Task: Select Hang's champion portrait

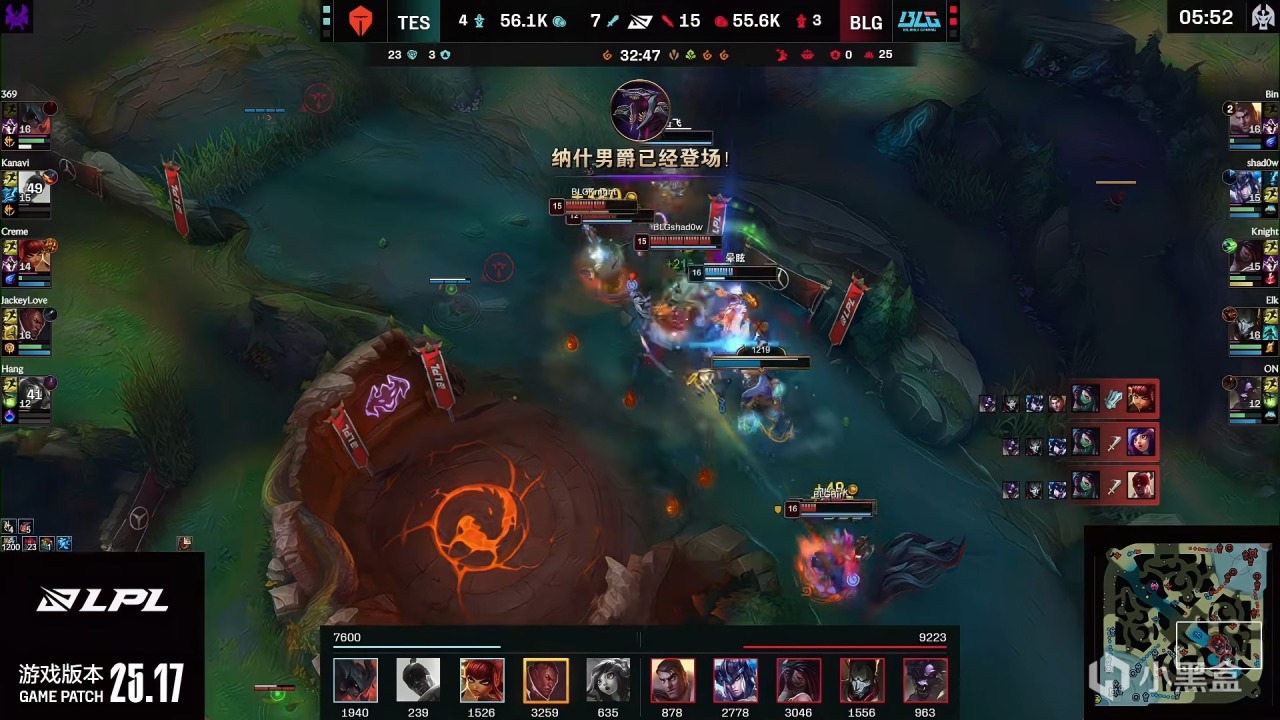Action: tap(33, 394)
